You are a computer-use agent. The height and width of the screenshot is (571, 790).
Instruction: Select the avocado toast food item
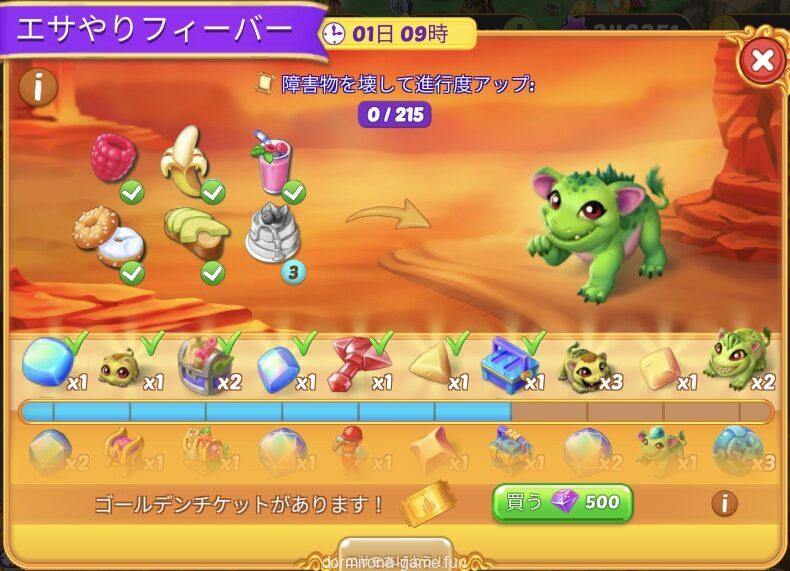[x=197, y=233]
